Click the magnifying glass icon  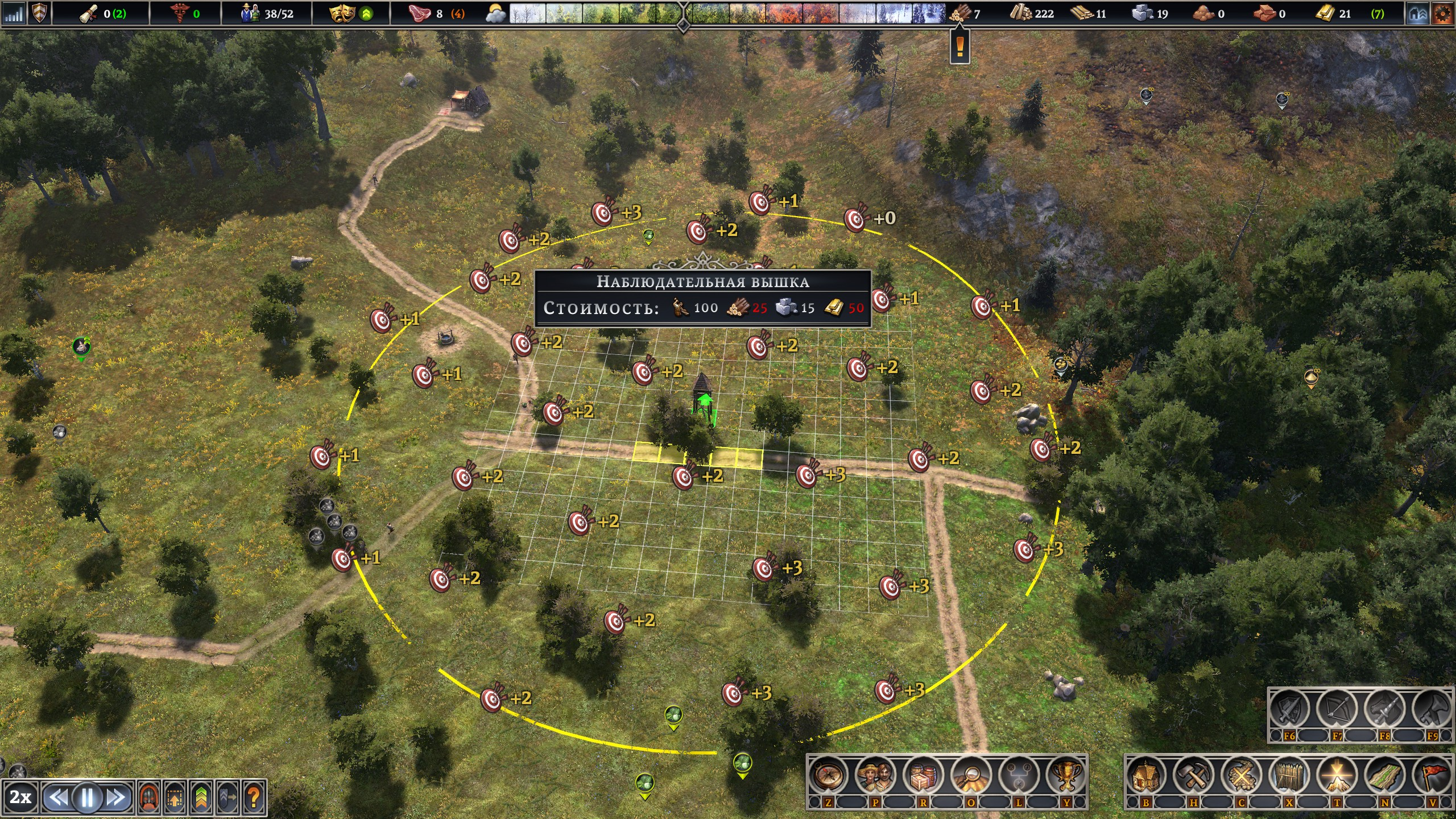click(971, 775)
